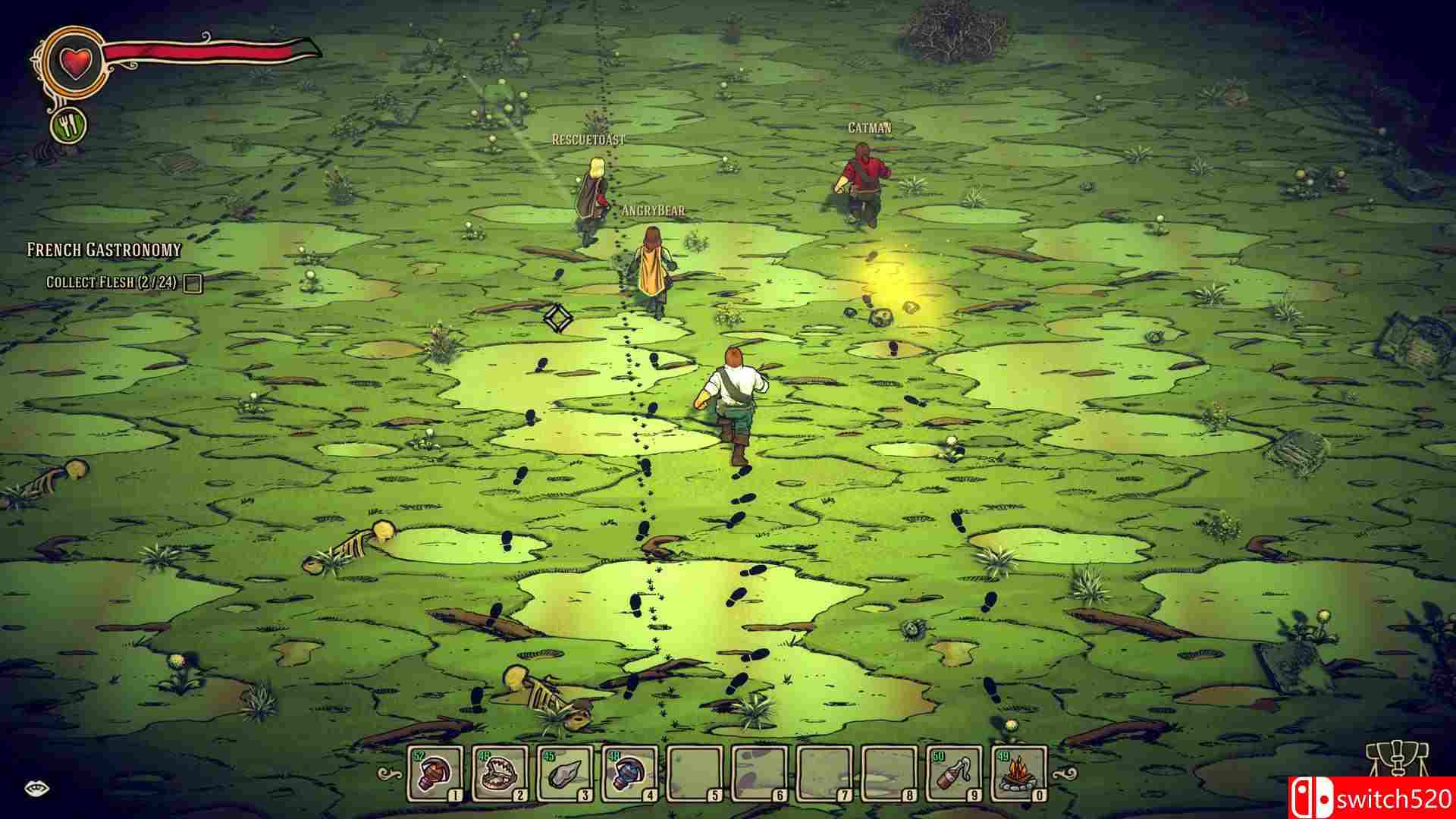Equip the molotov bottle in slot 9
1456x819 pixels.
(954, 774)
